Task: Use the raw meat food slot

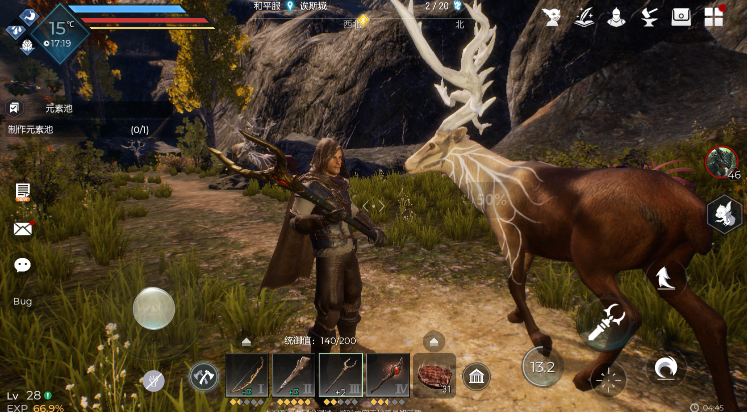Action: click(x=434, y=375)
